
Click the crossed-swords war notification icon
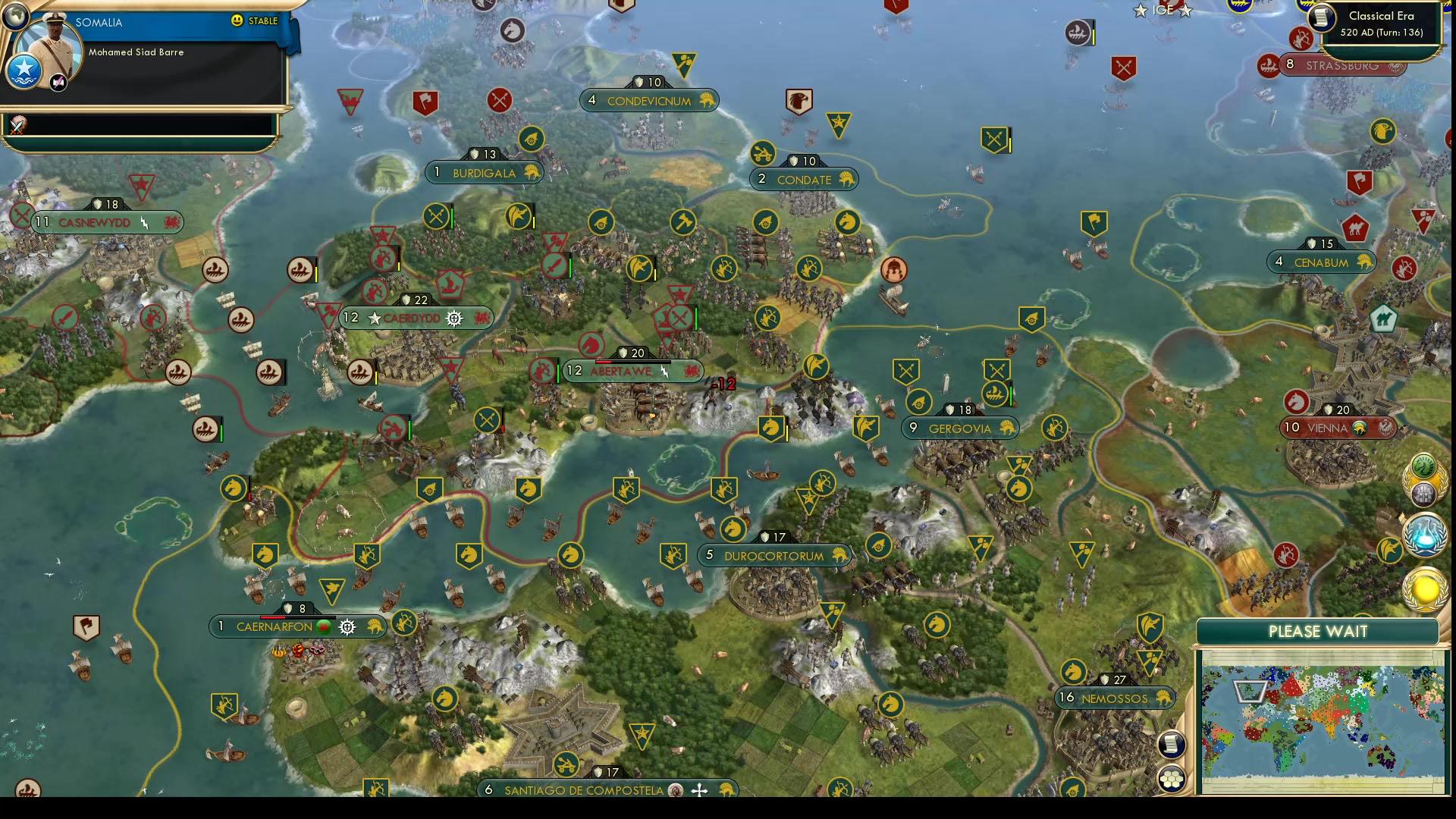pyautogui.click(x=498, y=99)
